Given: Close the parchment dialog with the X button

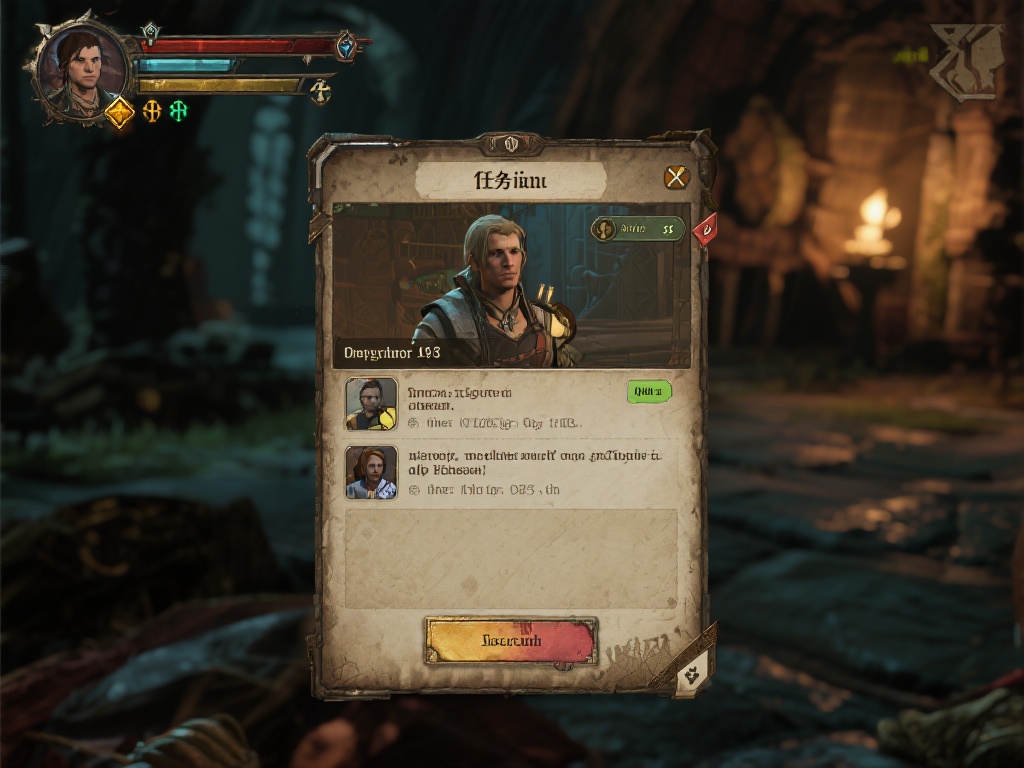Looking at the screenshot, I should [677, 178].
